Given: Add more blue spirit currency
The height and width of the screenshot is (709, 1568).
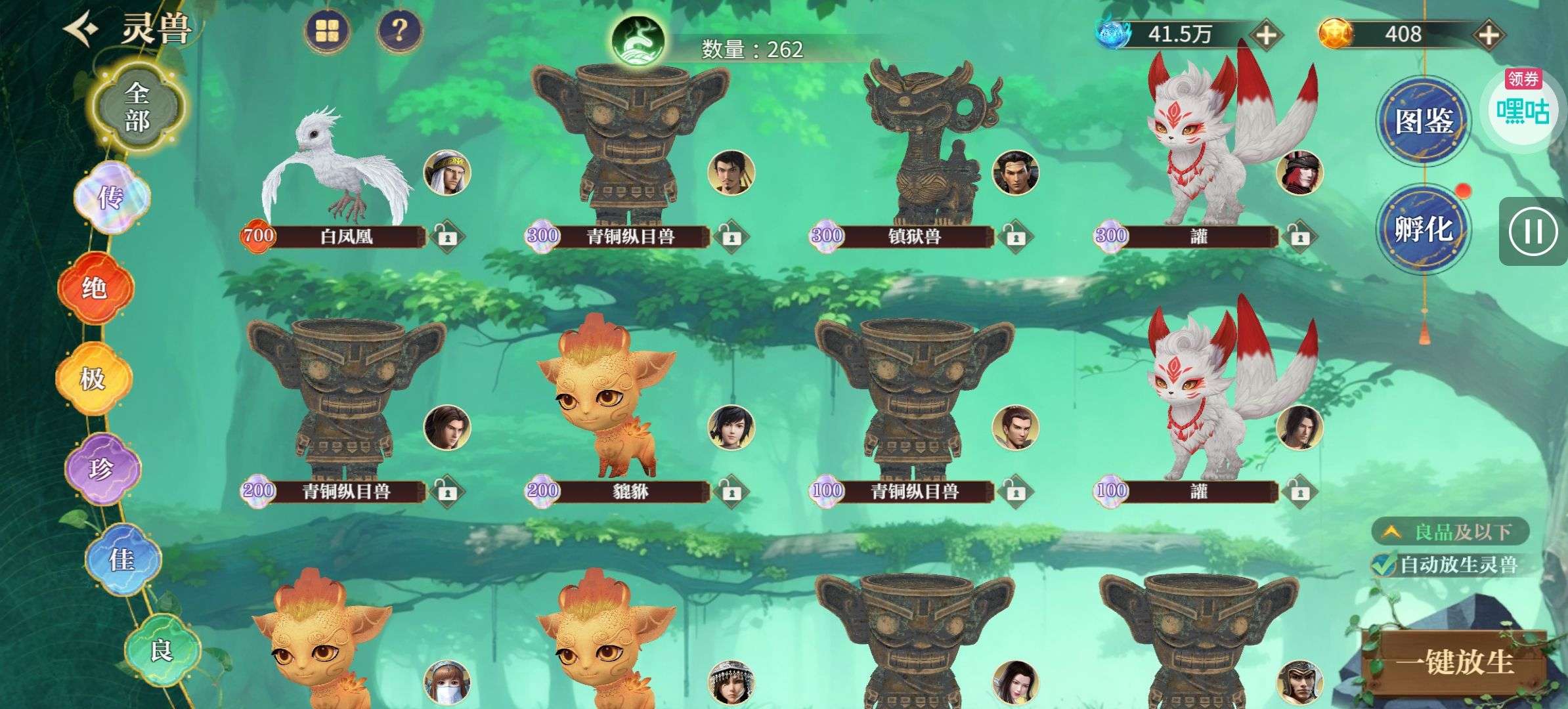Looking at the screenshot, I should coord(1266,34).
